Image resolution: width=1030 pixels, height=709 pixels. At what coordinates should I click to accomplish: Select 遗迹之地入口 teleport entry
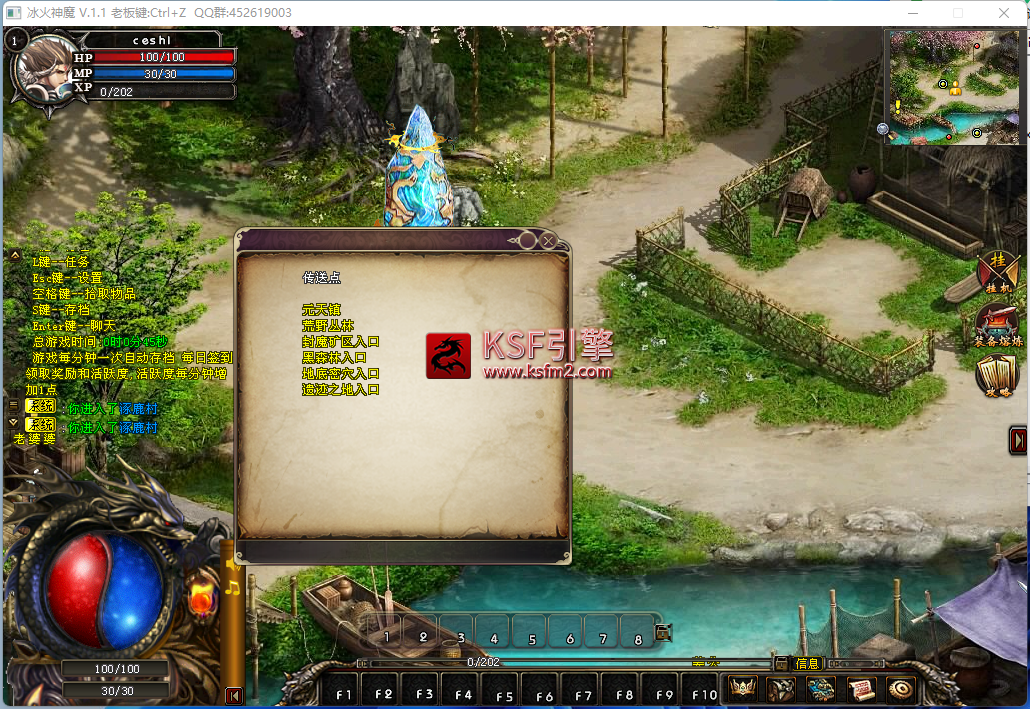point(341,389)
